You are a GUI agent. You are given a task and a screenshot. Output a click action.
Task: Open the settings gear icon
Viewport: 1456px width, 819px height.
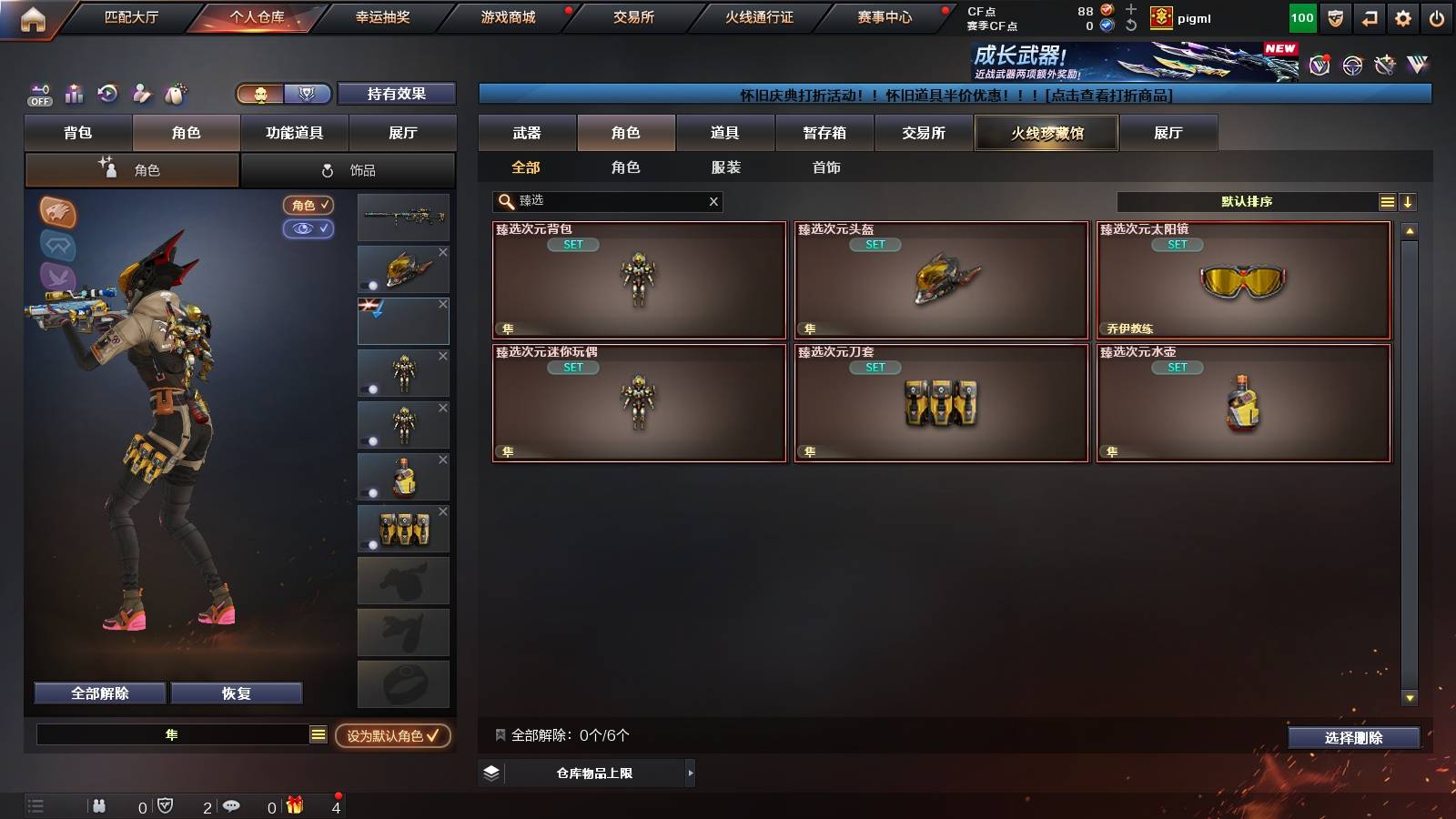point(1404,17)
